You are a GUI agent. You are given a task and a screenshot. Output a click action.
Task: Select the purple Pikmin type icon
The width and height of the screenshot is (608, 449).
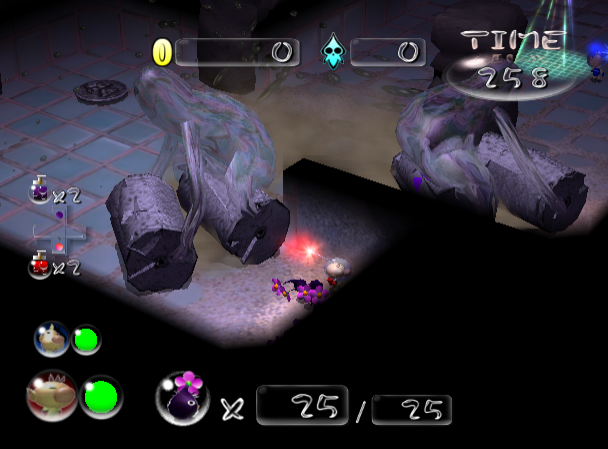182,399
